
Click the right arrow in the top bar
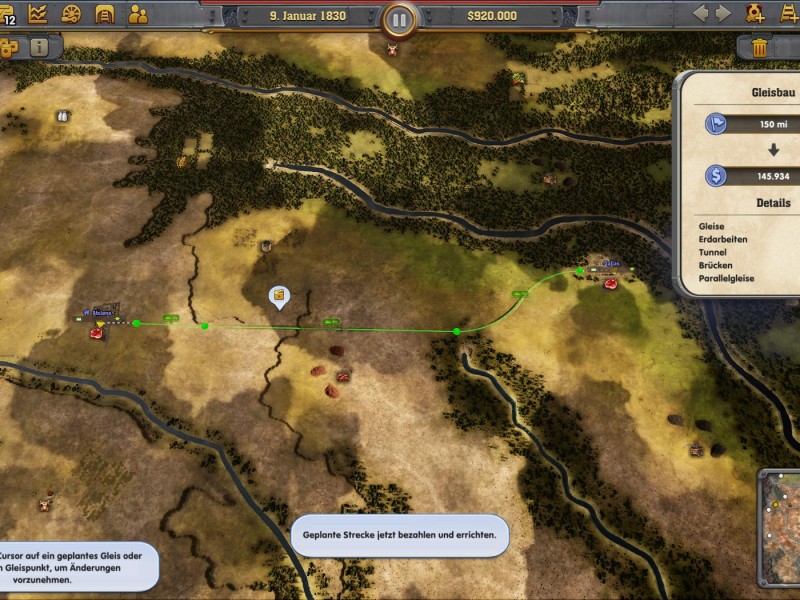pos(727,14)
